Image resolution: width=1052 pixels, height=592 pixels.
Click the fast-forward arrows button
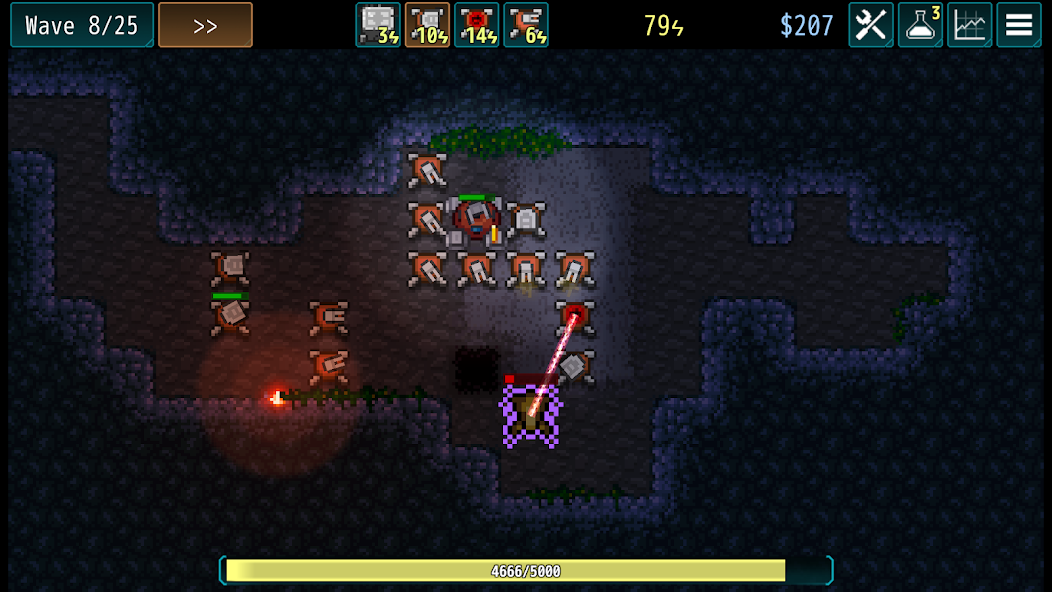point(205,25)
